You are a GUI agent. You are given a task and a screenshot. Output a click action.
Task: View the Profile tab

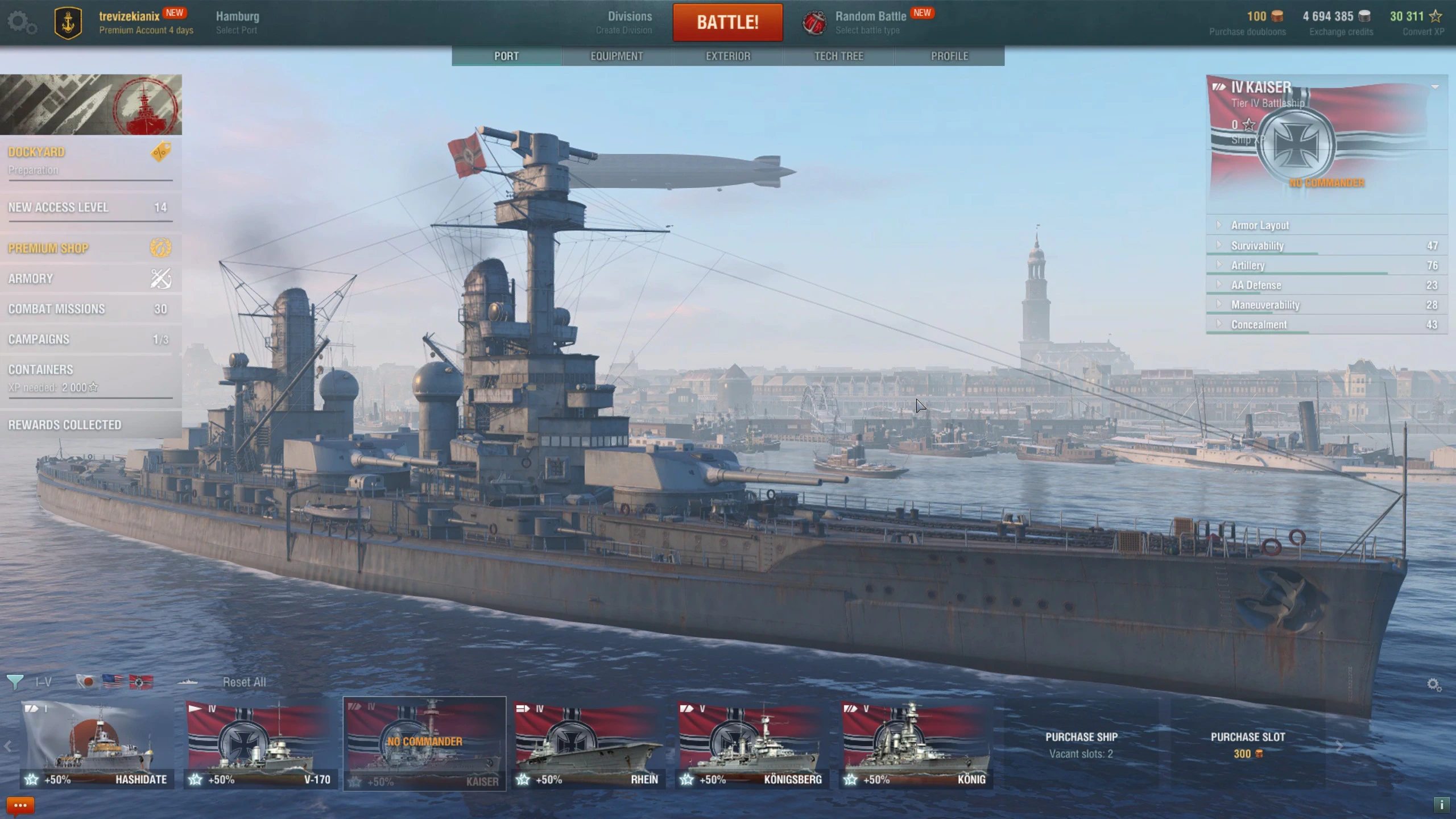(x=949, y=56)
